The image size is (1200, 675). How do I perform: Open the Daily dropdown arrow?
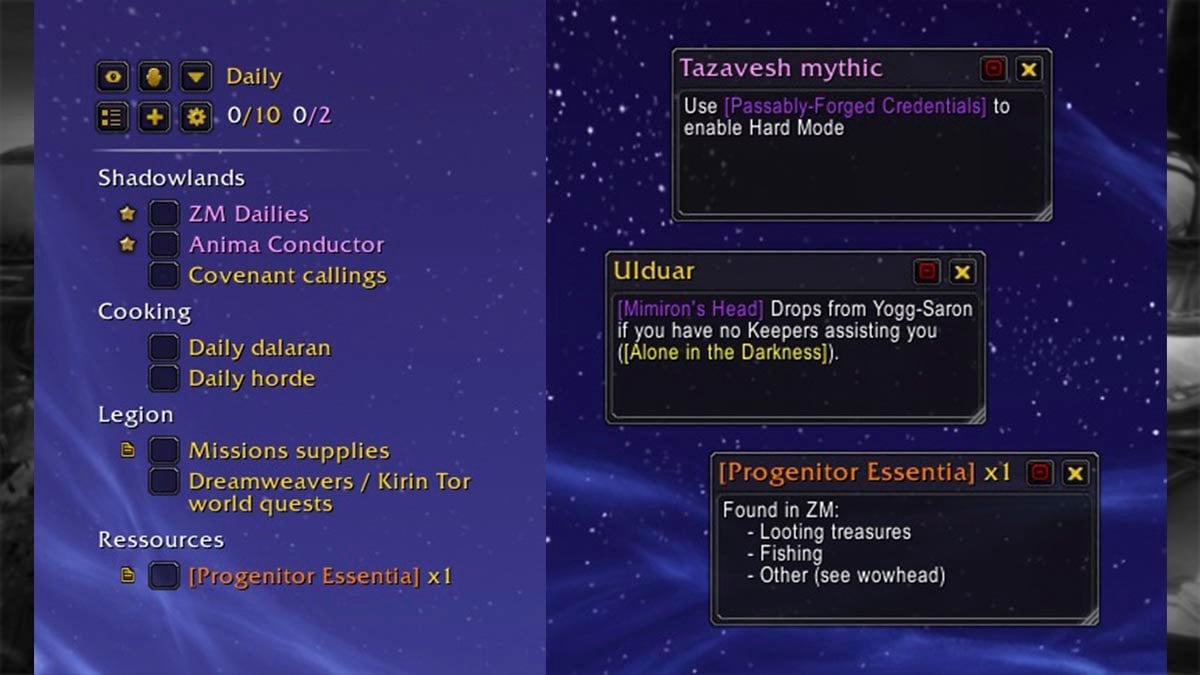[197, 77]
